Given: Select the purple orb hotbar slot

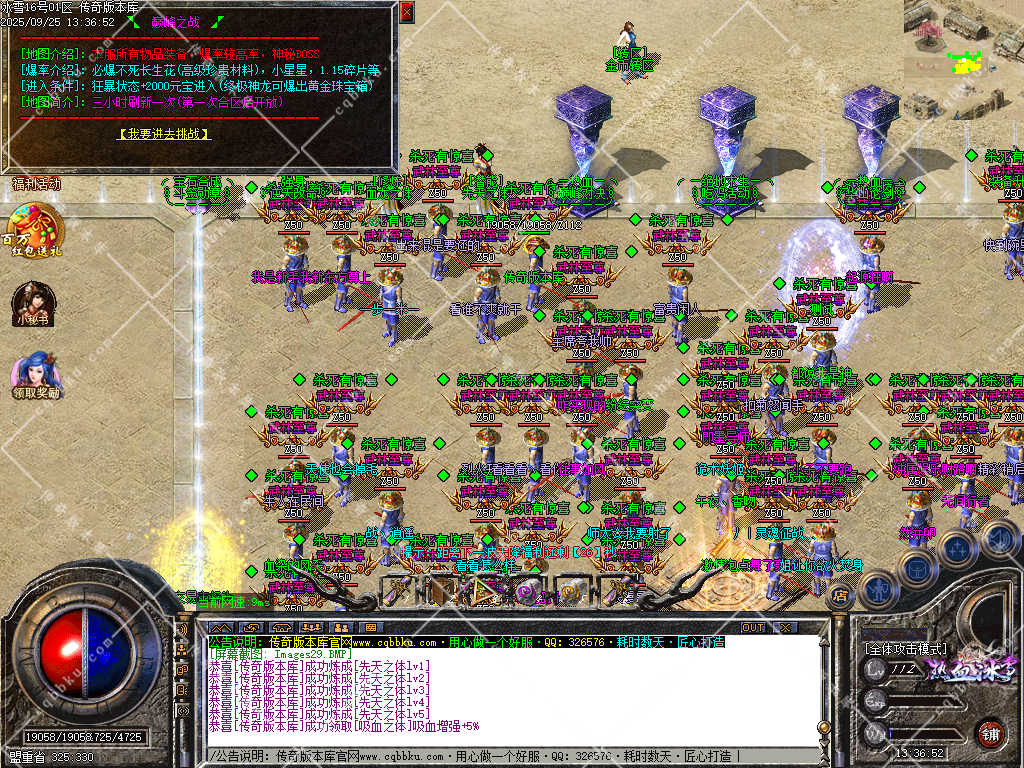Looking at the screenshot, I should [527, 591].
